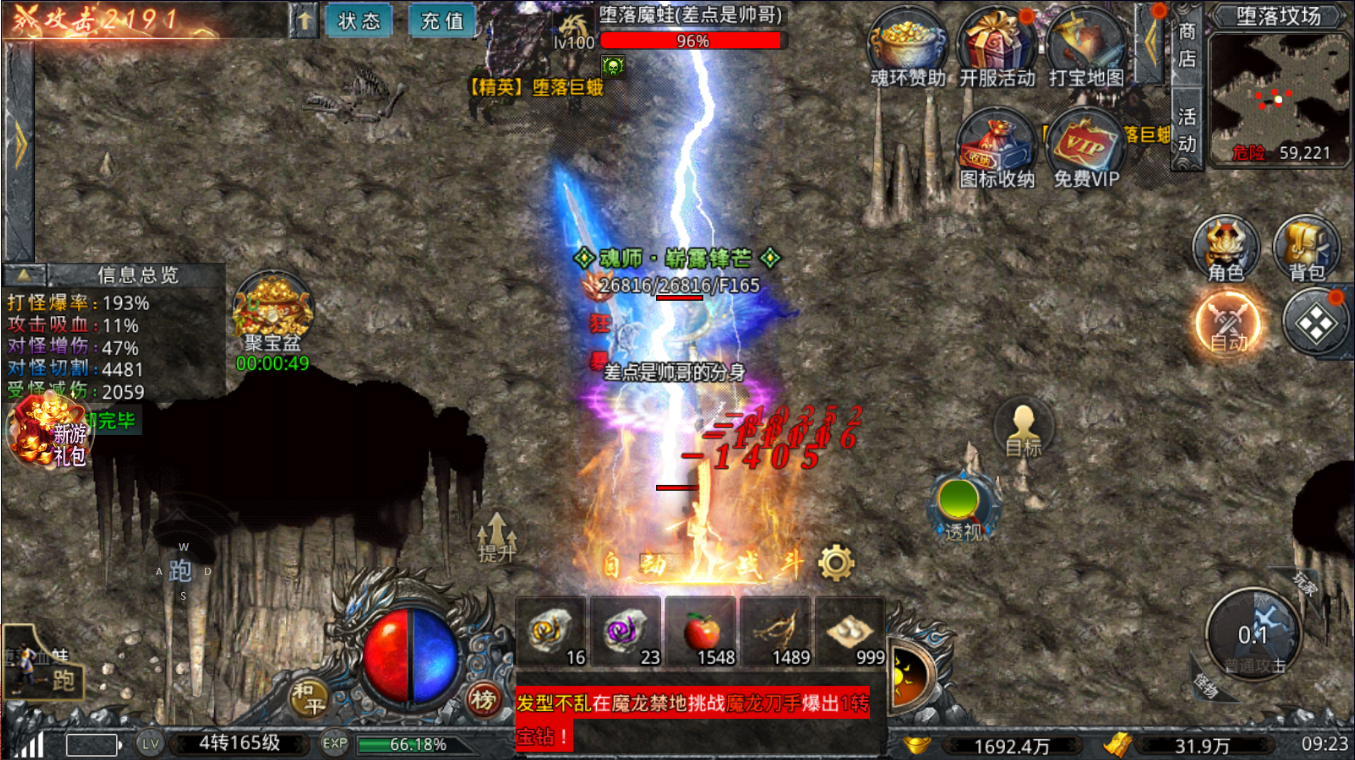The width and height of the screenshot is (1355, 760).
Task: Claim the 免费VIP badge
Action: [1086, 146]
